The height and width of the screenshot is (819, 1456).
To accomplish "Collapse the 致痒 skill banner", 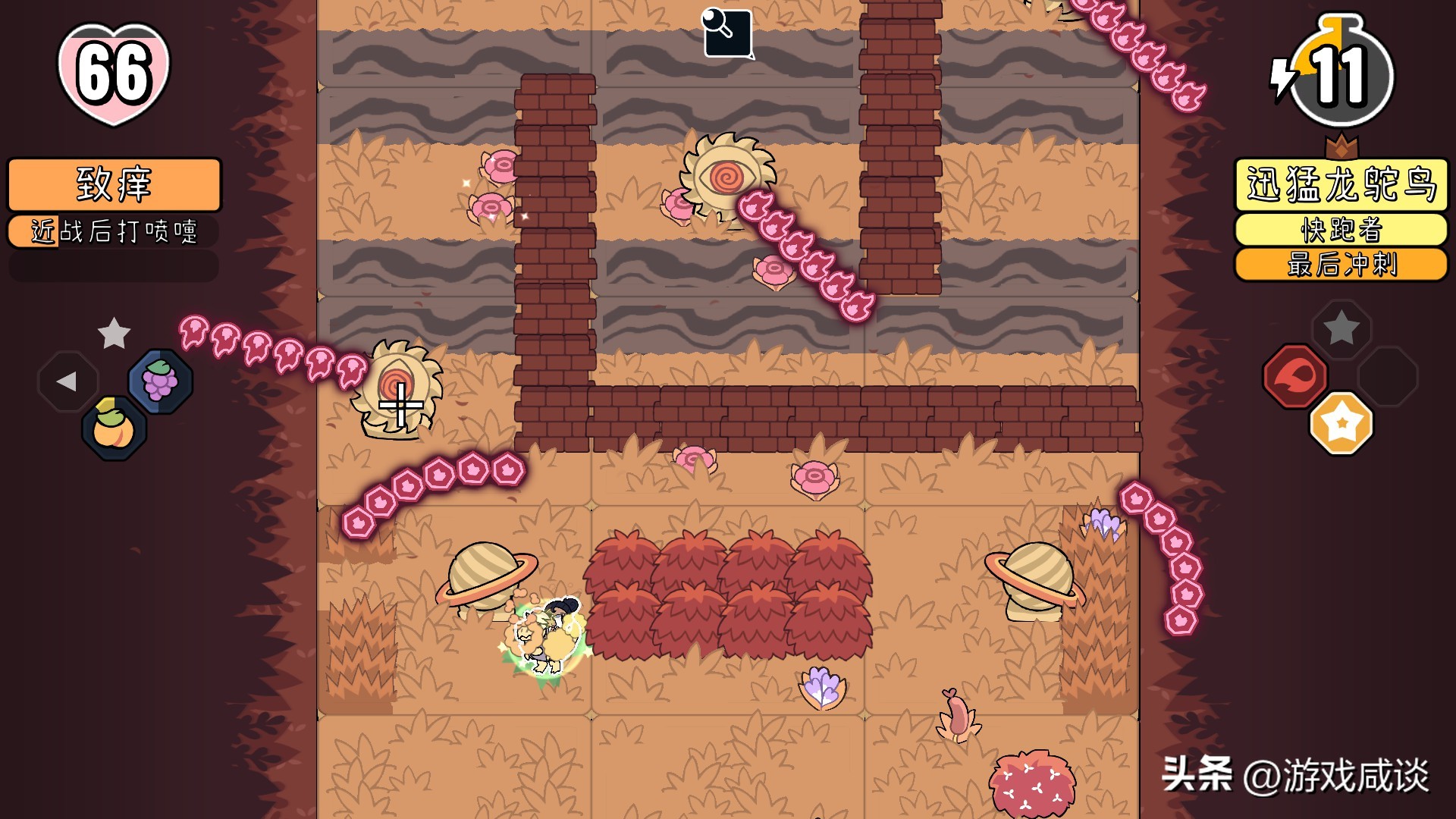I will tap(112, 184).
